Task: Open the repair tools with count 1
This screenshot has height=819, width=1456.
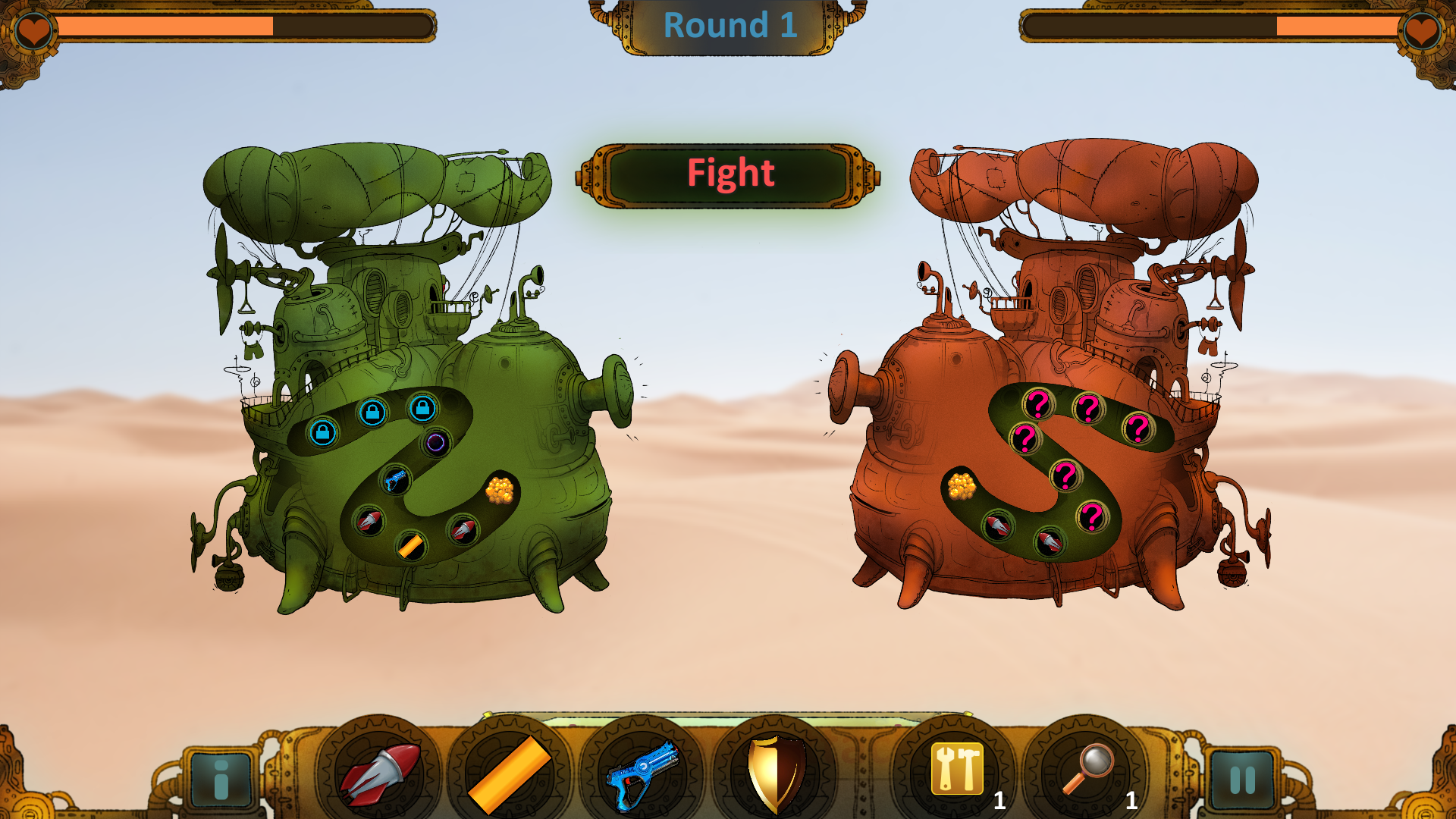Action: tap(955, 771)
